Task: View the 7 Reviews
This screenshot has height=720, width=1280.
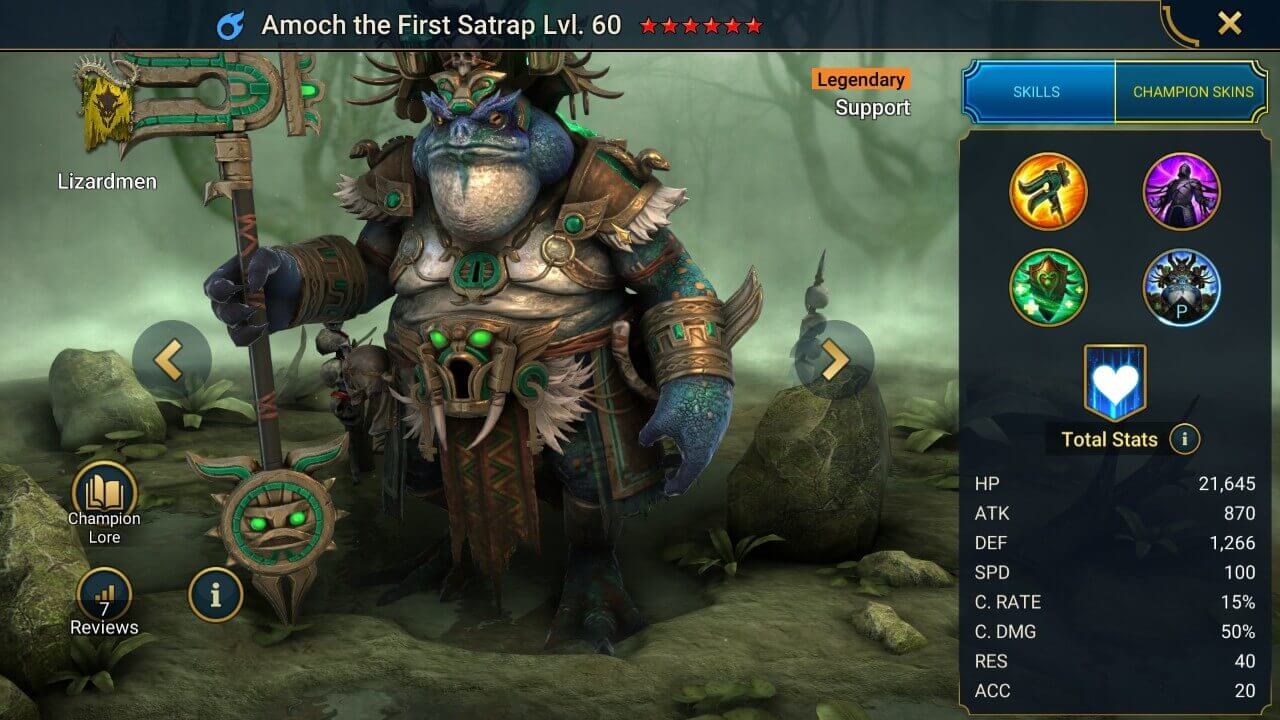Action: pos(104,602)
